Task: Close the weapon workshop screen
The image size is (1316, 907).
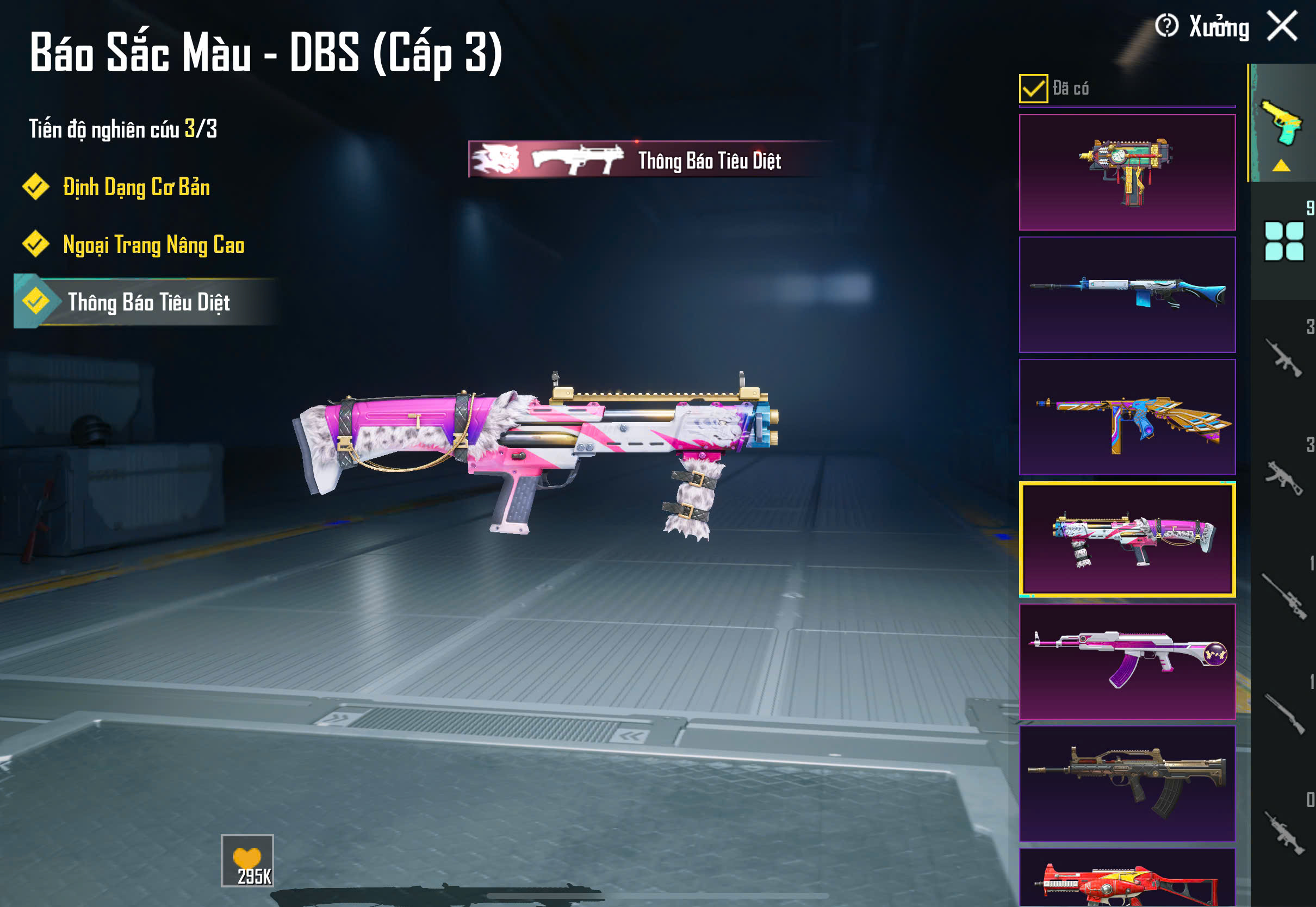Action: coord(1282,27)
